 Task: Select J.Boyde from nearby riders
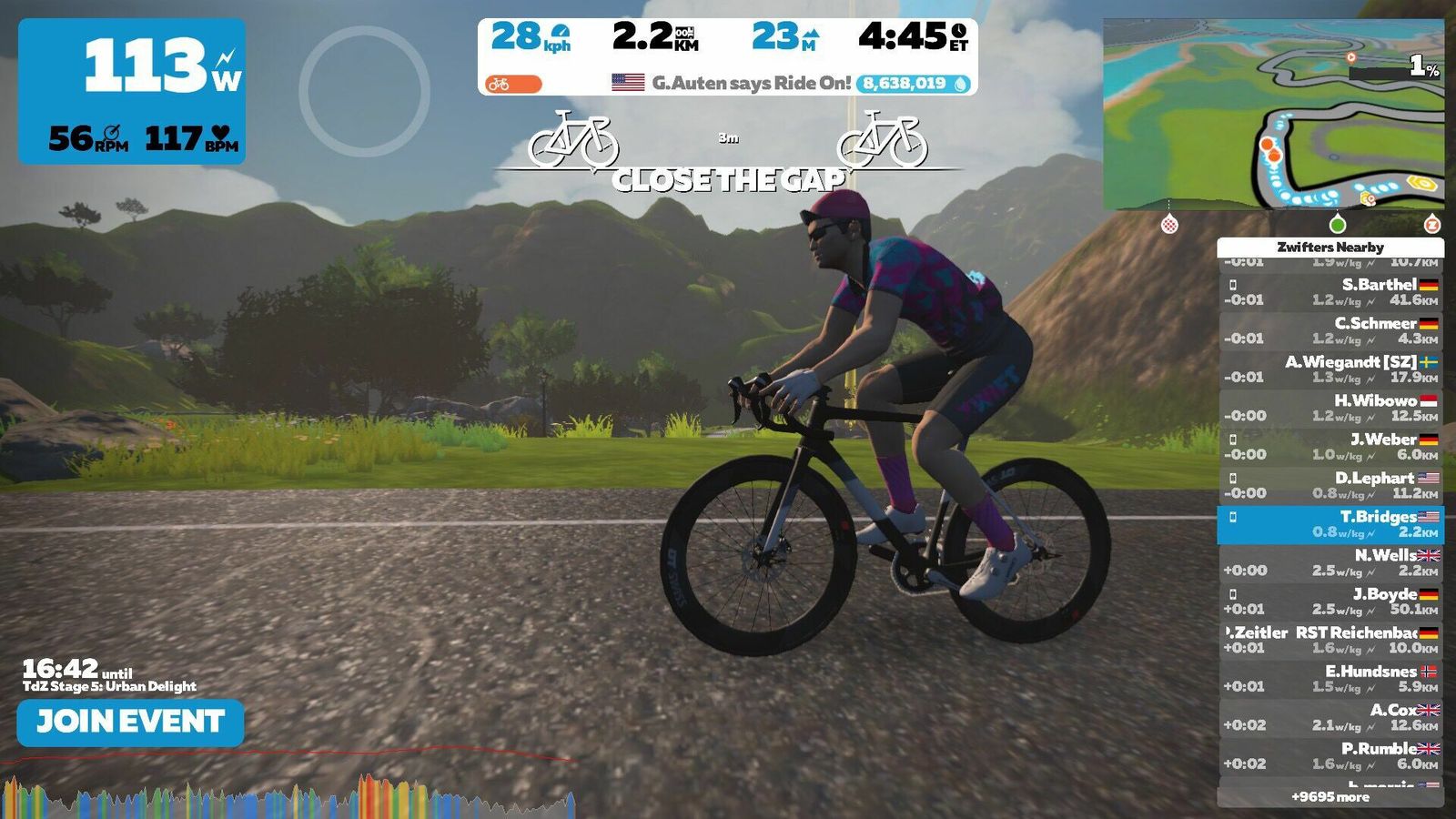1330,602
